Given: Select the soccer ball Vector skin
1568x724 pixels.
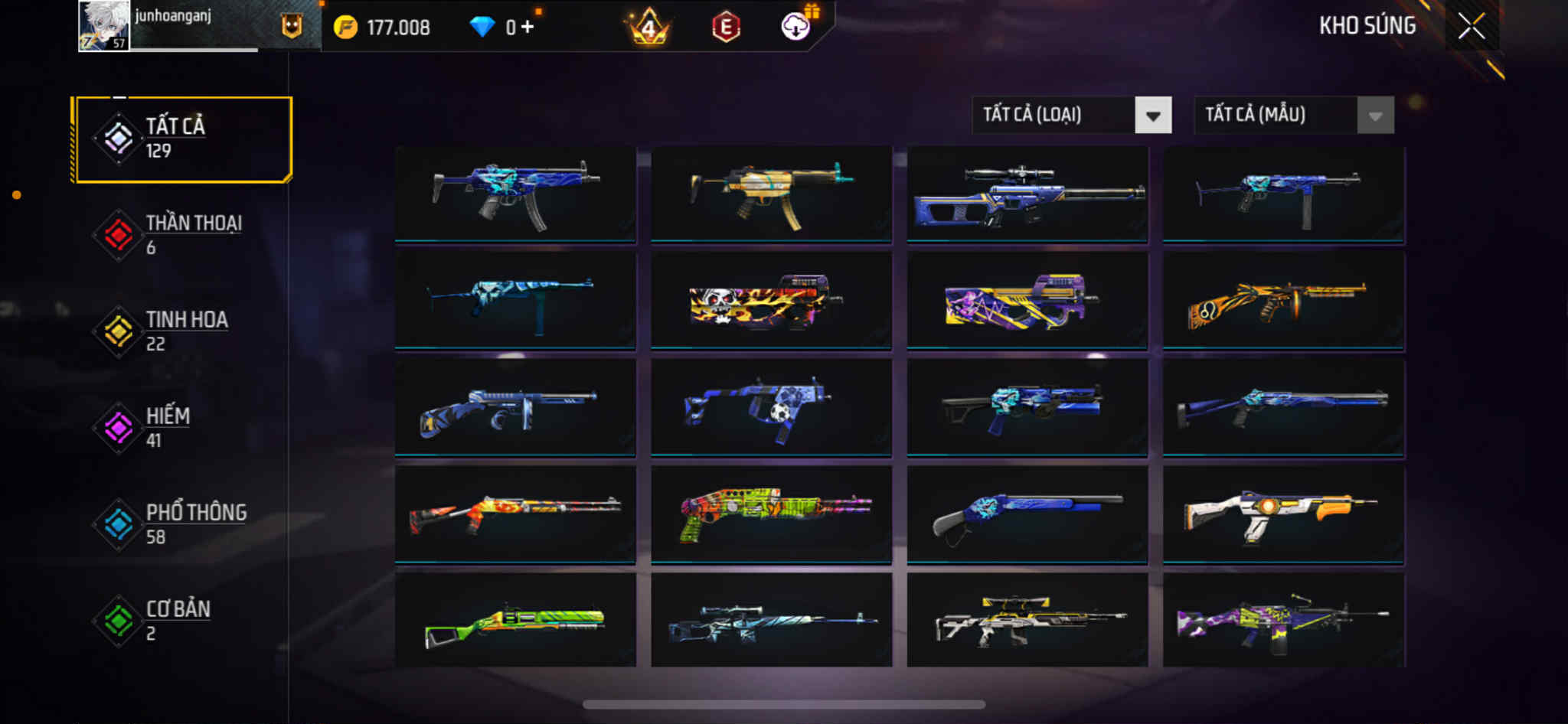Looking at the screenshot, I should click(x=771, y=409).
